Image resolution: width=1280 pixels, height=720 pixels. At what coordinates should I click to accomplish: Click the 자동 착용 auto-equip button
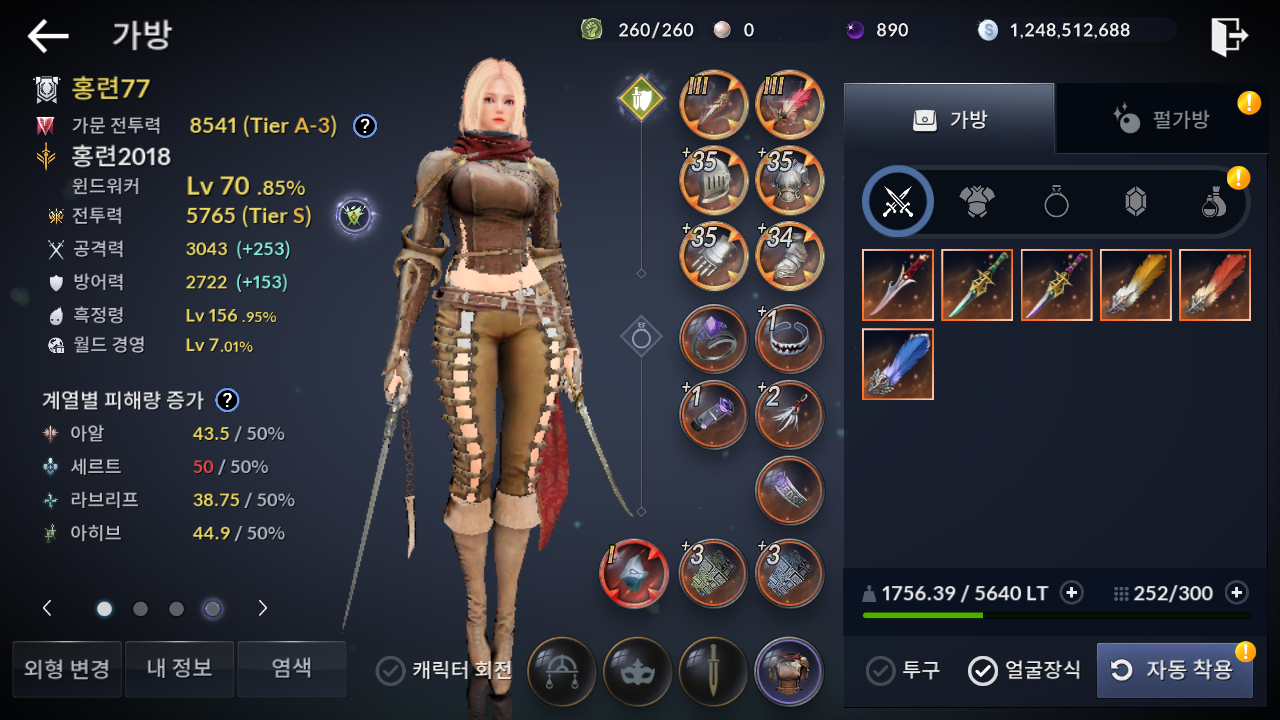tap(1174, 670)
